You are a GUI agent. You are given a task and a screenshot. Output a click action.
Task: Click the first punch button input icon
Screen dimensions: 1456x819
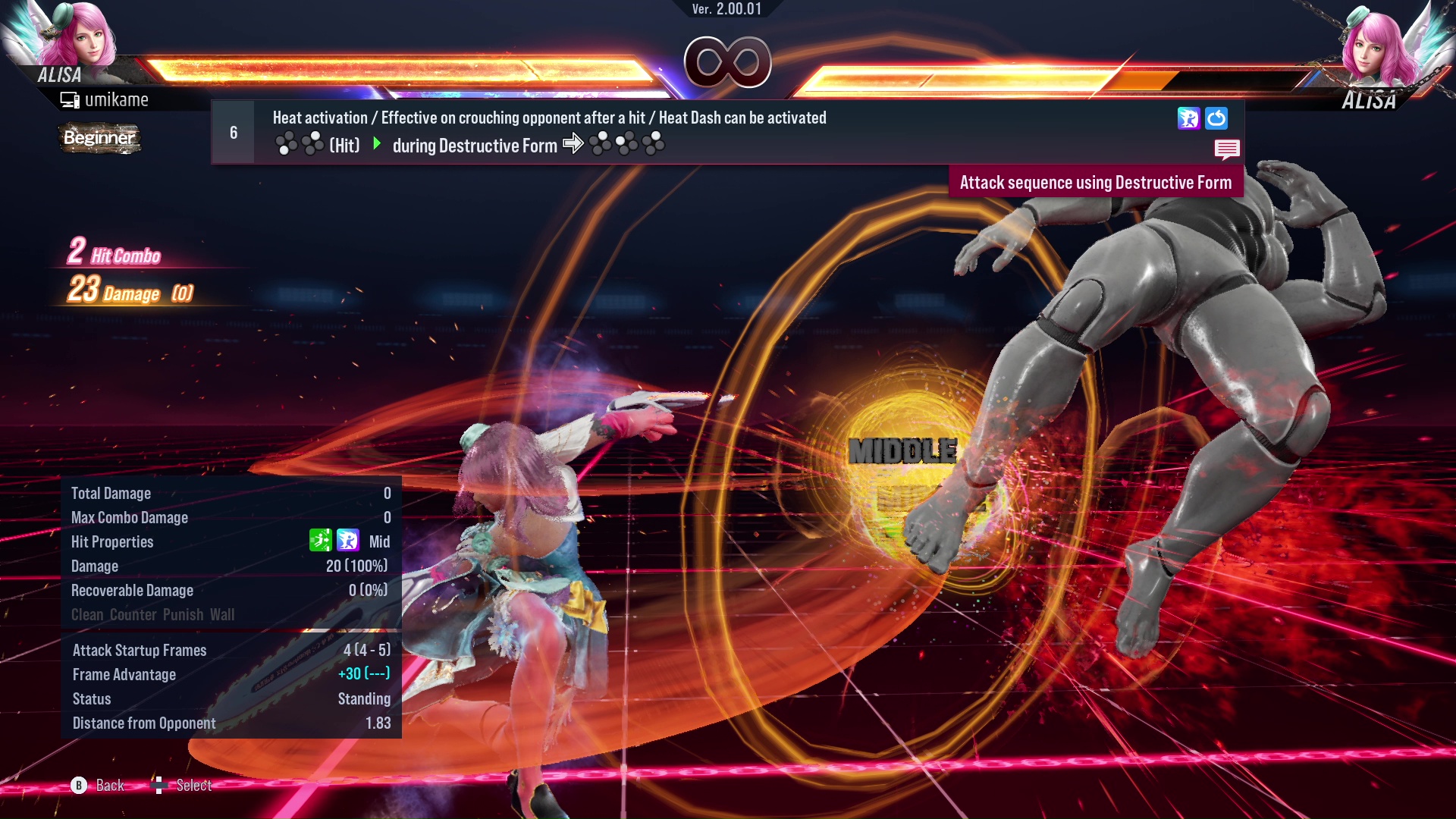pyautogui.click(x=287, y=143)
